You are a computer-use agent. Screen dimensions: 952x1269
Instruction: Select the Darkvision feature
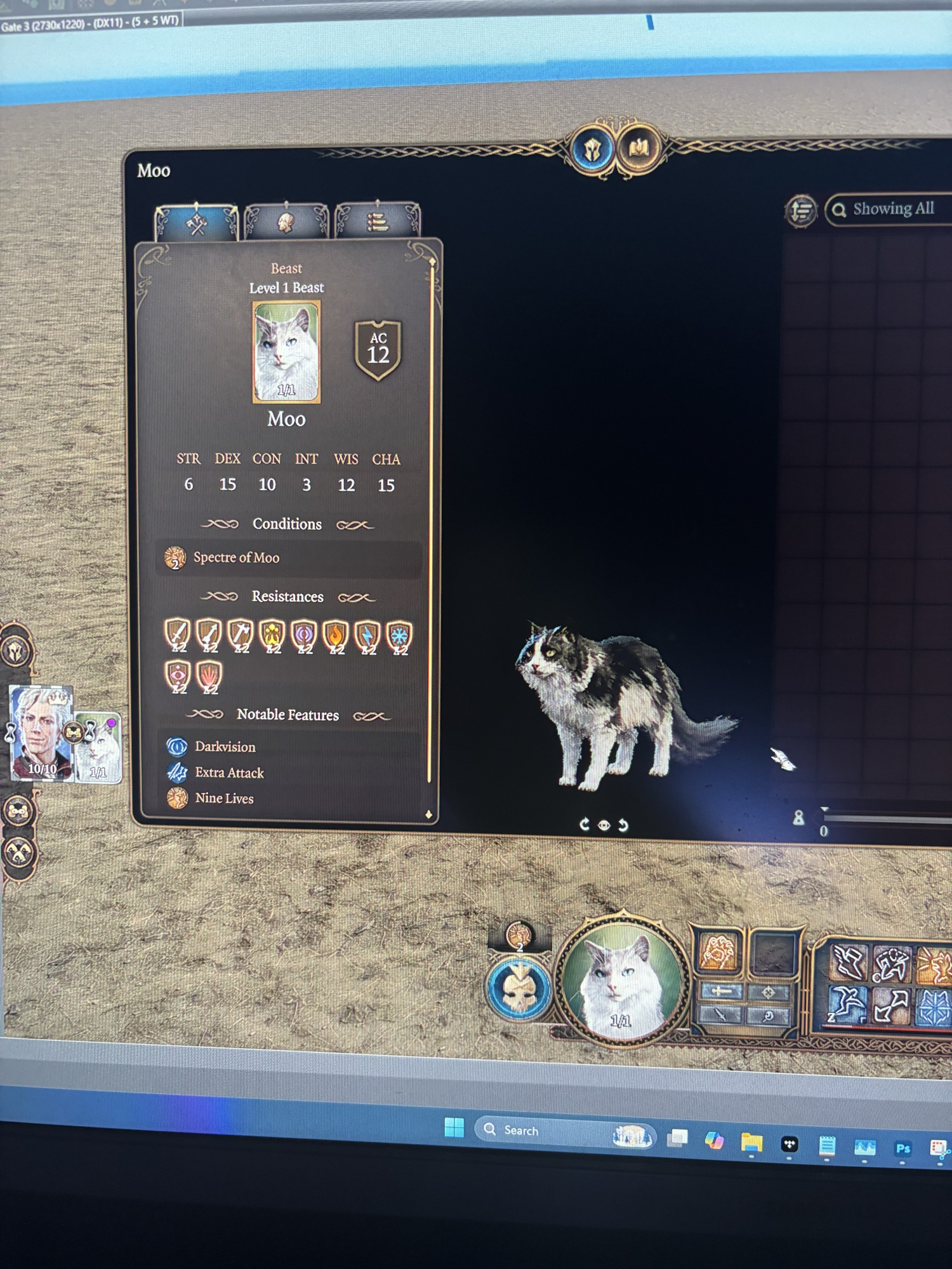[x=225, y=747]
